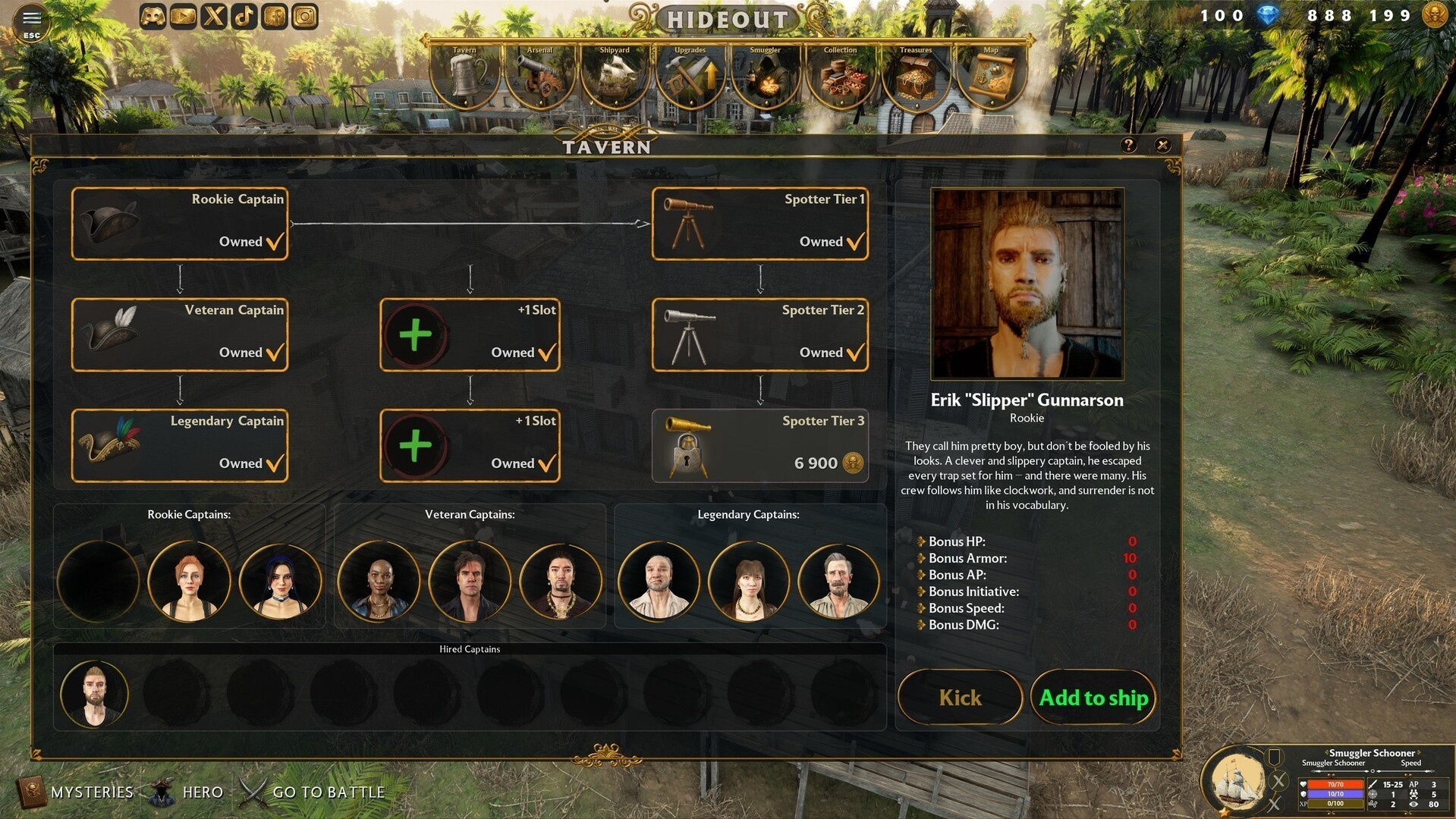Screen dimensions: 1456x819
Task: Open the Arsenal cannon tab
Action: click(x=539, y=76)
